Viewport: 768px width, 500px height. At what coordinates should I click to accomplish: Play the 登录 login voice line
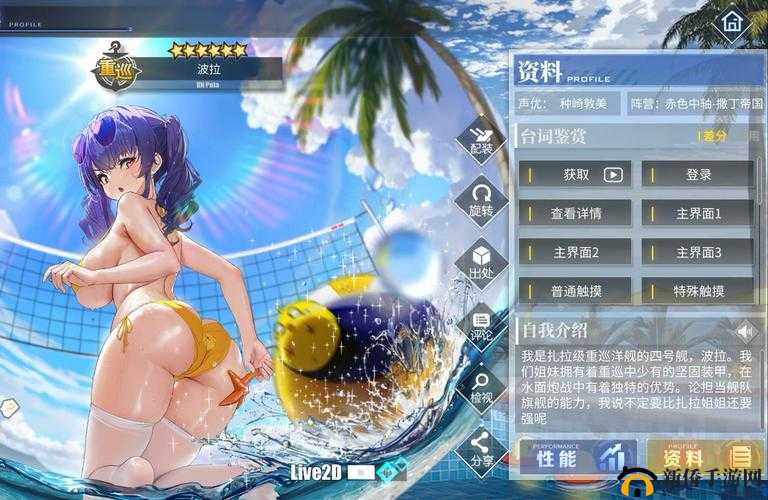pyautogui.click(x=698, y=174)
